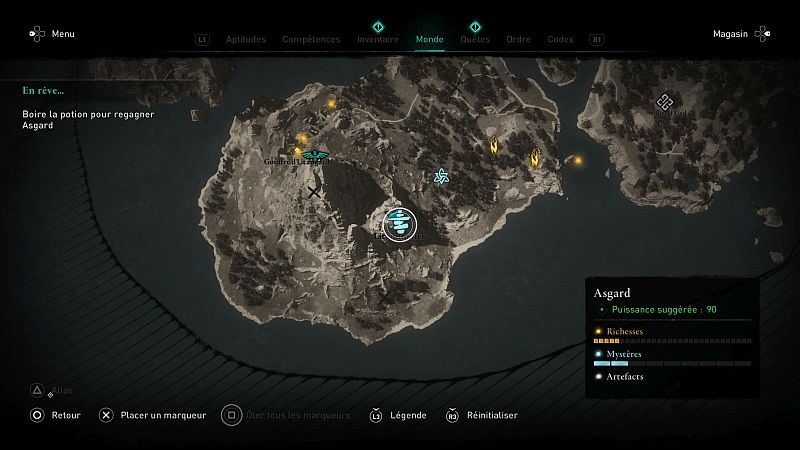800x450 pixels.
Task: Click the white knot location icon
Action: pyautogui.click(x=665, y=102)
